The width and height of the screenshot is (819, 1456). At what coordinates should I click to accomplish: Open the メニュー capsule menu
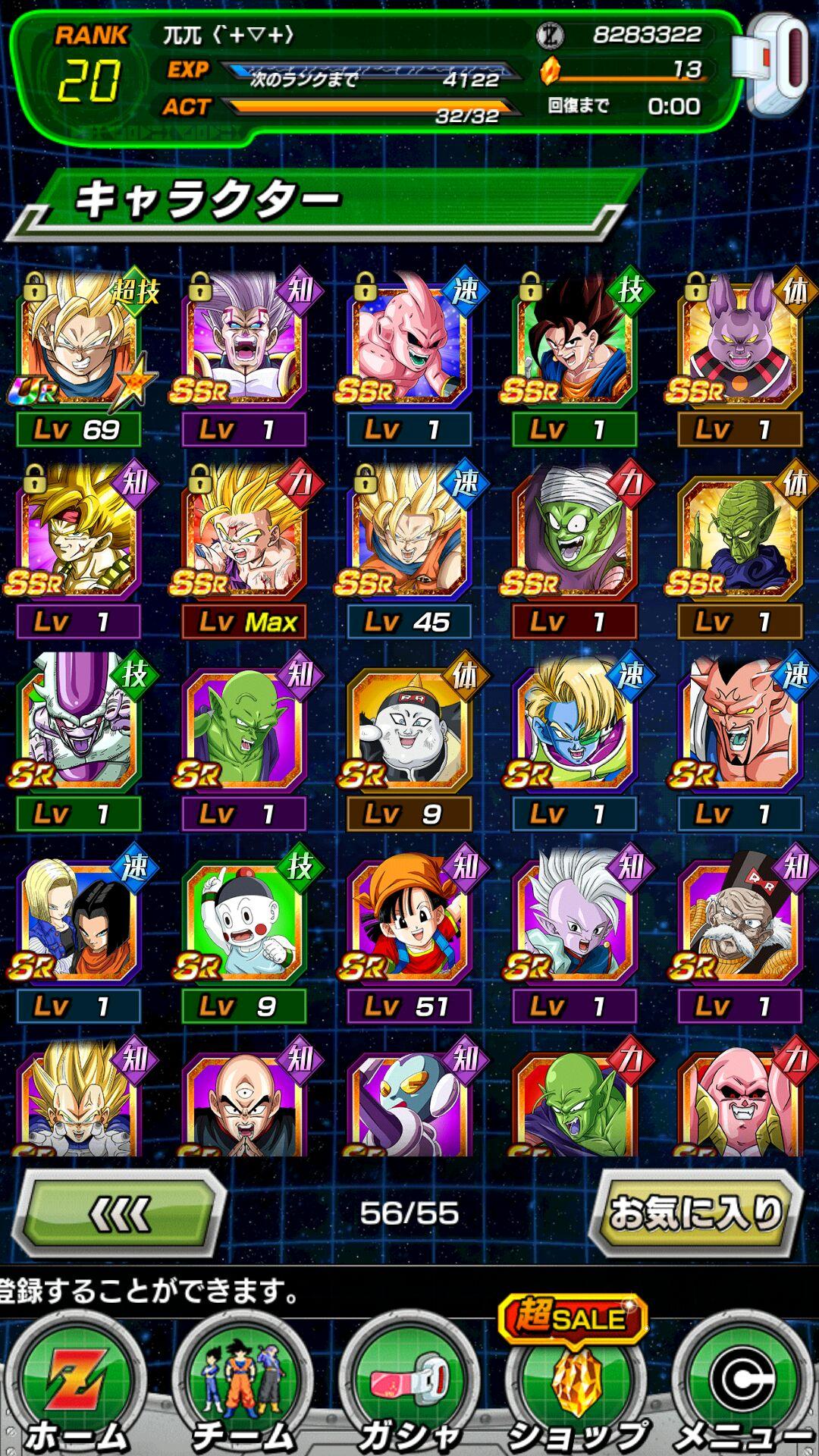tap(742, 1388)
